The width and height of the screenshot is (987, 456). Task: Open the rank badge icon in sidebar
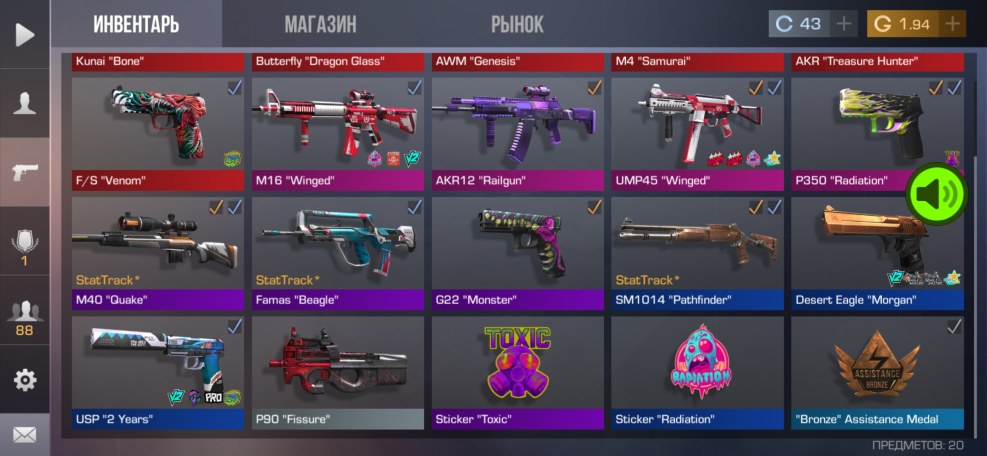[x=24, y=245]
